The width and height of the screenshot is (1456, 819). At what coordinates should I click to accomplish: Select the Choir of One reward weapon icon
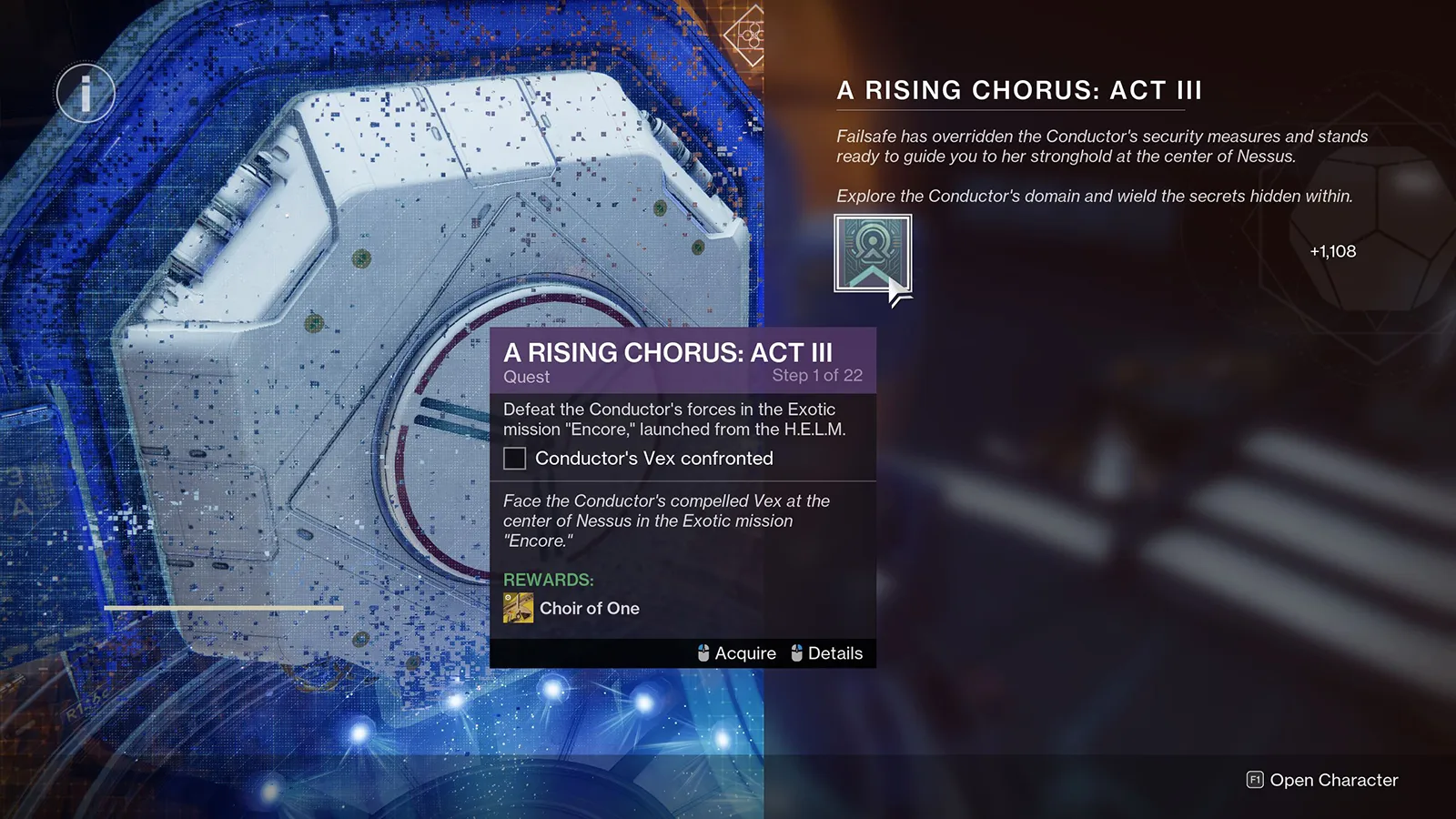click(517, 608)
